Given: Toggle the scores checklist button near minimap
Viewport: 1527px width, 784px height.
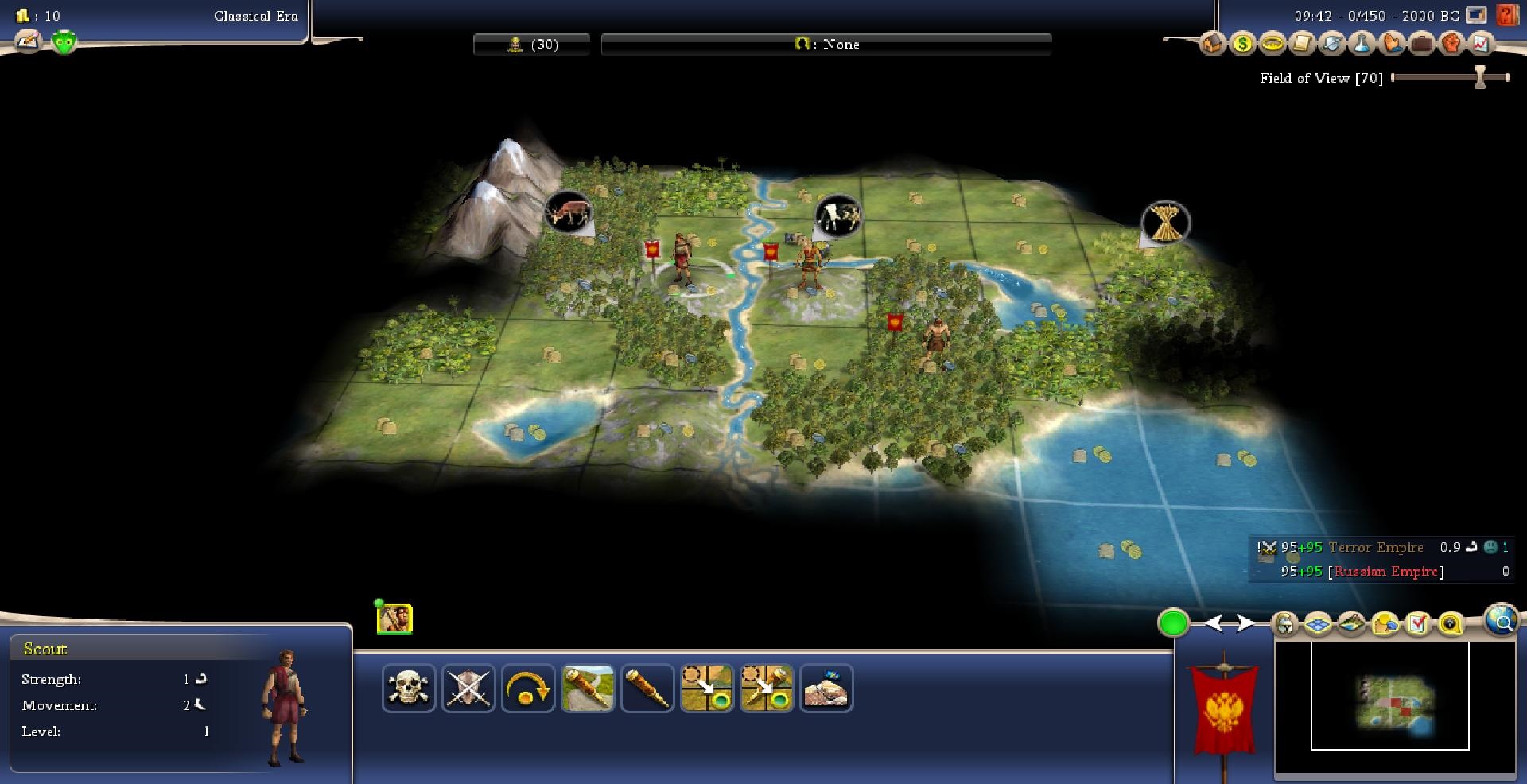Looking at the screenshot, I should coord(1418,624).
